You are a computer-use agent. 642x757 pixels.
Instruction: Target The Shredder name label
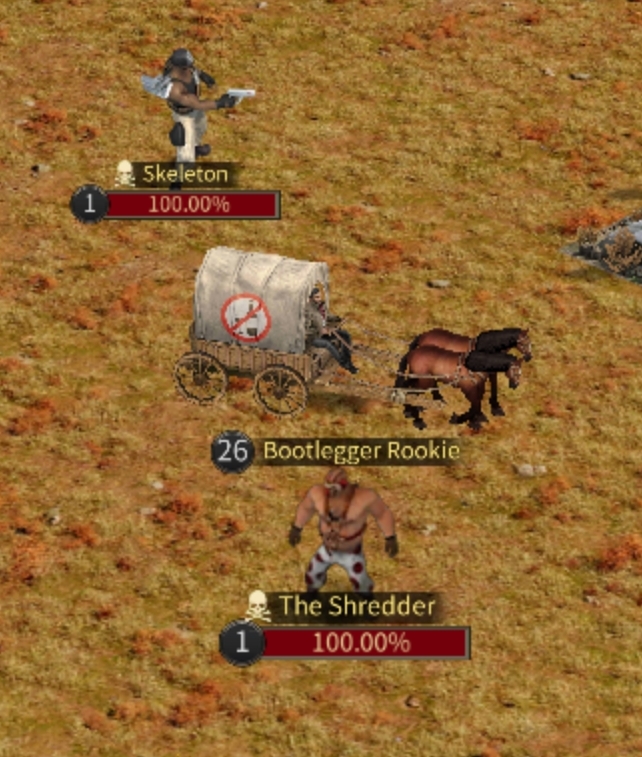357,606
